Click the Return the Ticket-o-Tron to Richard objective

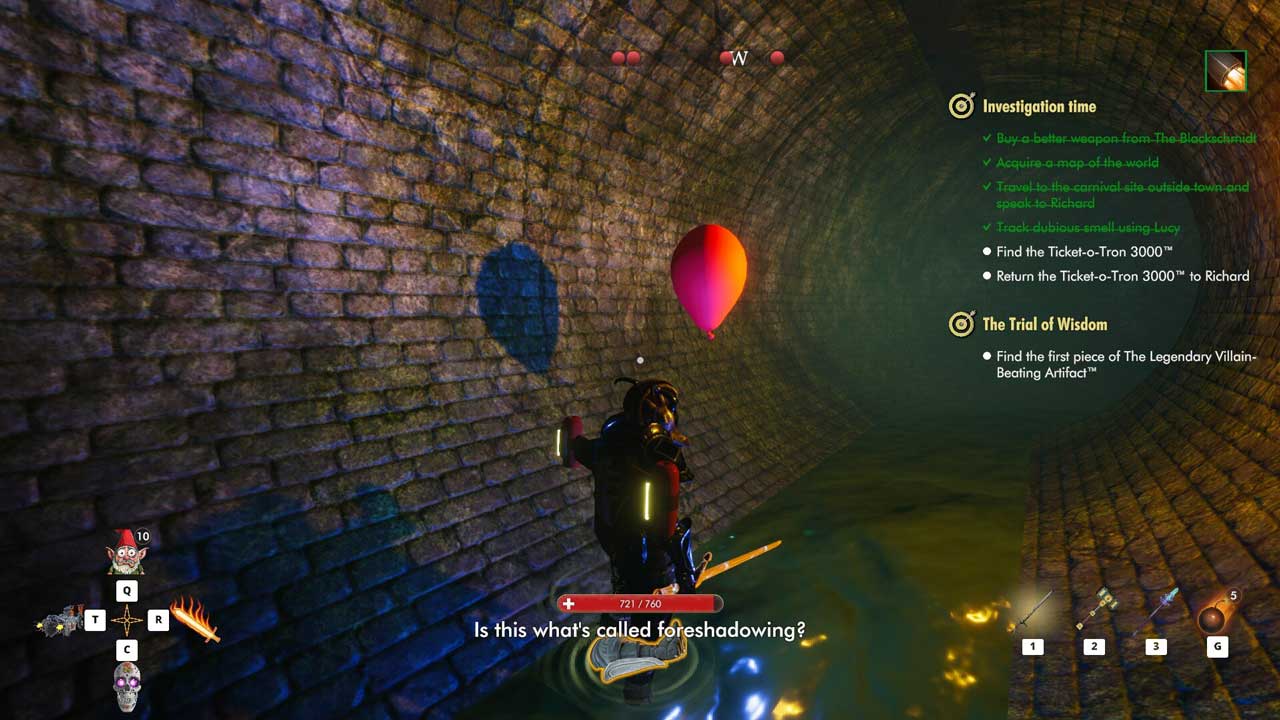click(x=1122, y=276)
